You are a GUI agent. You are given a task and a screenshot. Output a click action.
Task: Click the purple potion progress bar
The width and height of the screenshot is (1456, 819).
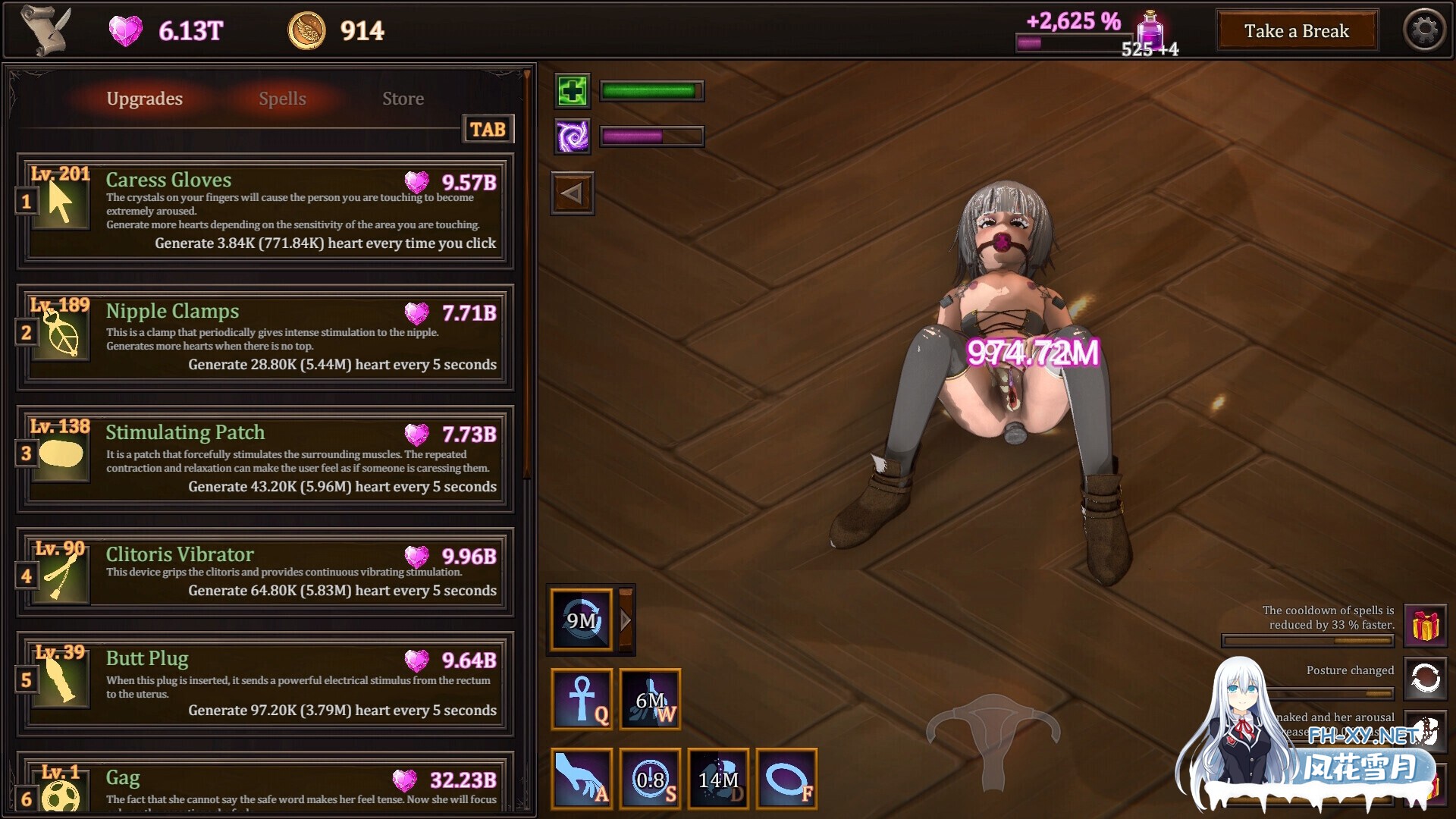1073,43
